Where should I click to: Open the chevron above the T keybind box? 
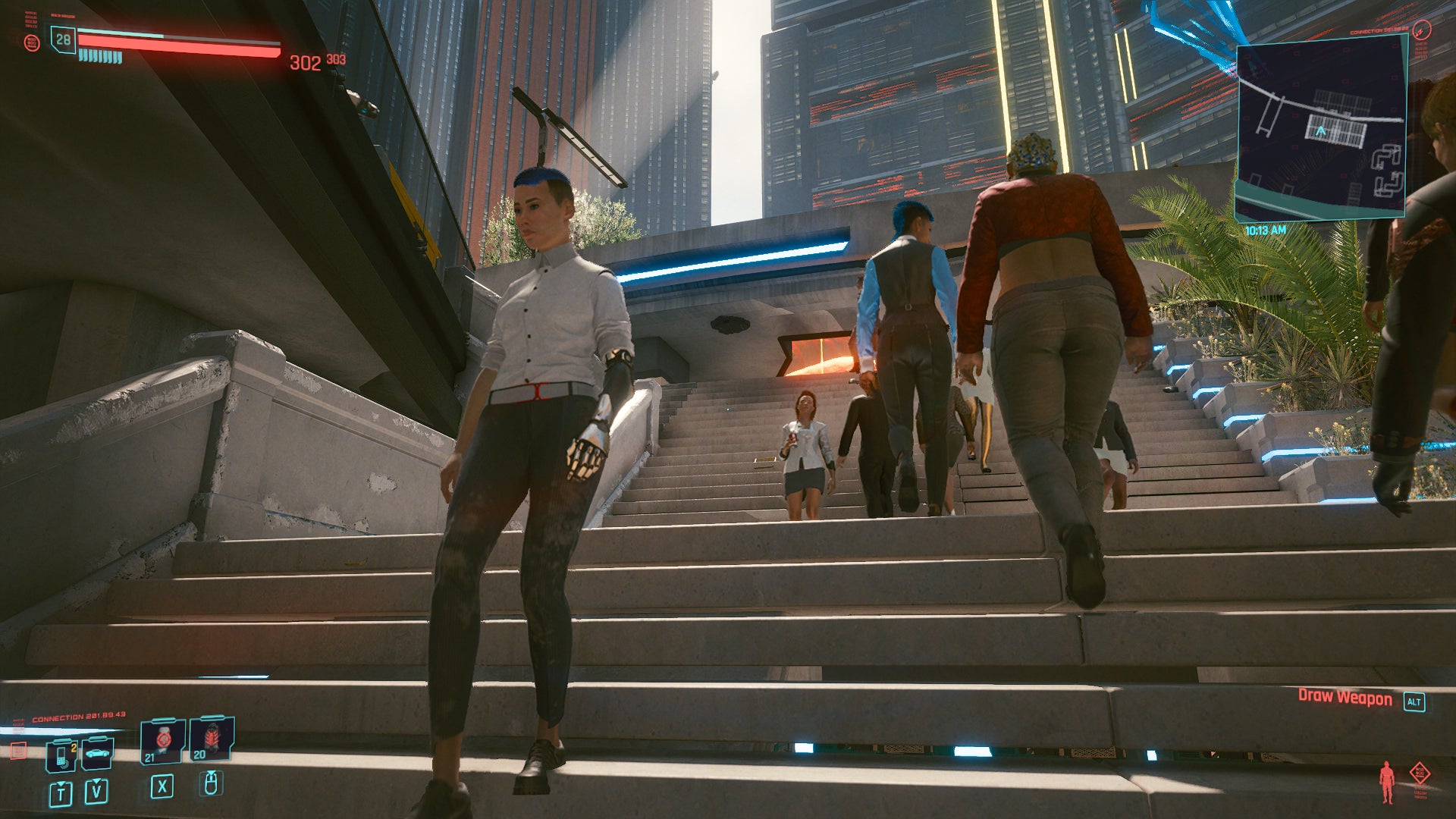tap(61, 783)
